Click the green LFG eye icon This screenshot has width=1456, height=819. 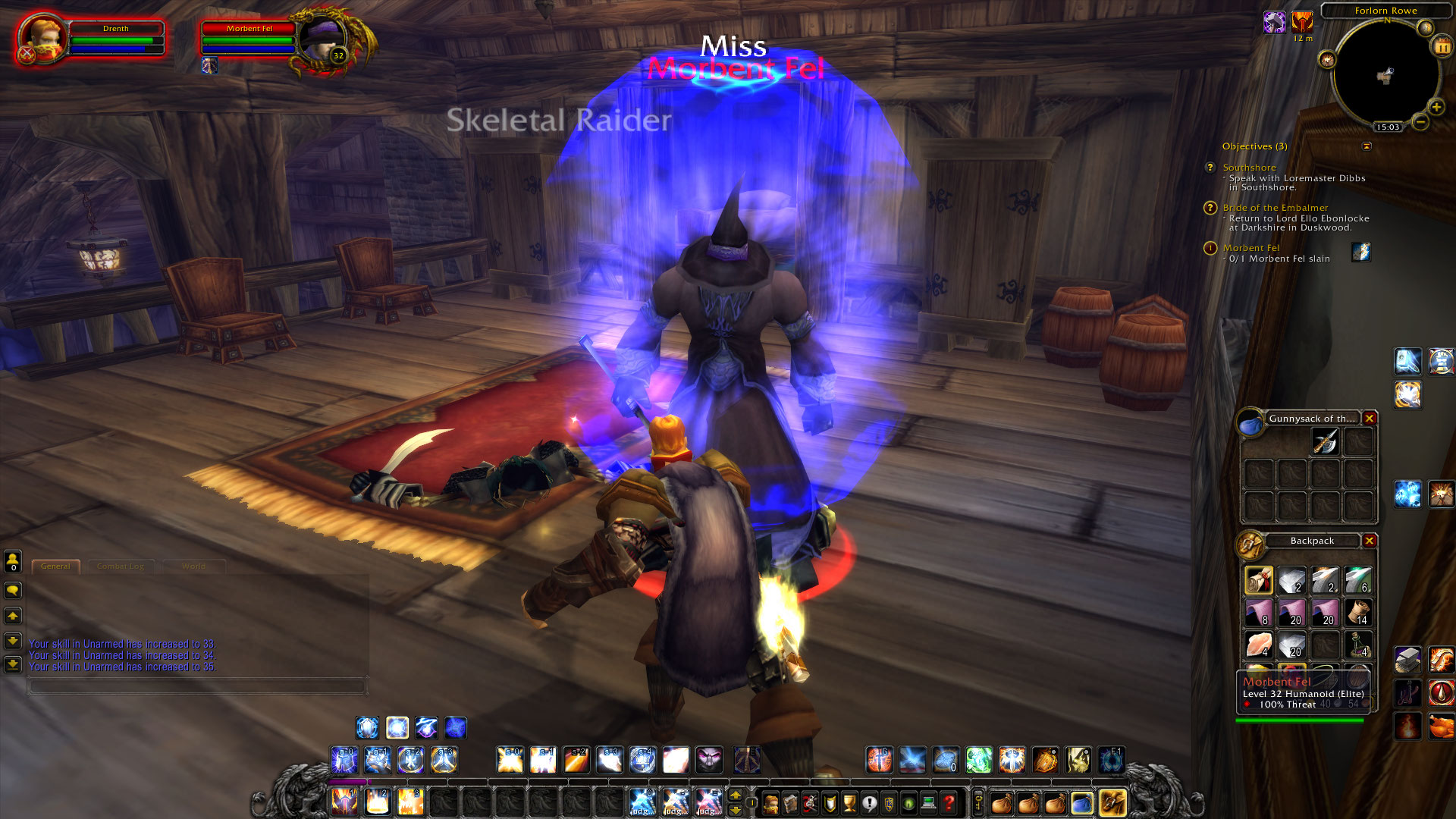point(908,802)
